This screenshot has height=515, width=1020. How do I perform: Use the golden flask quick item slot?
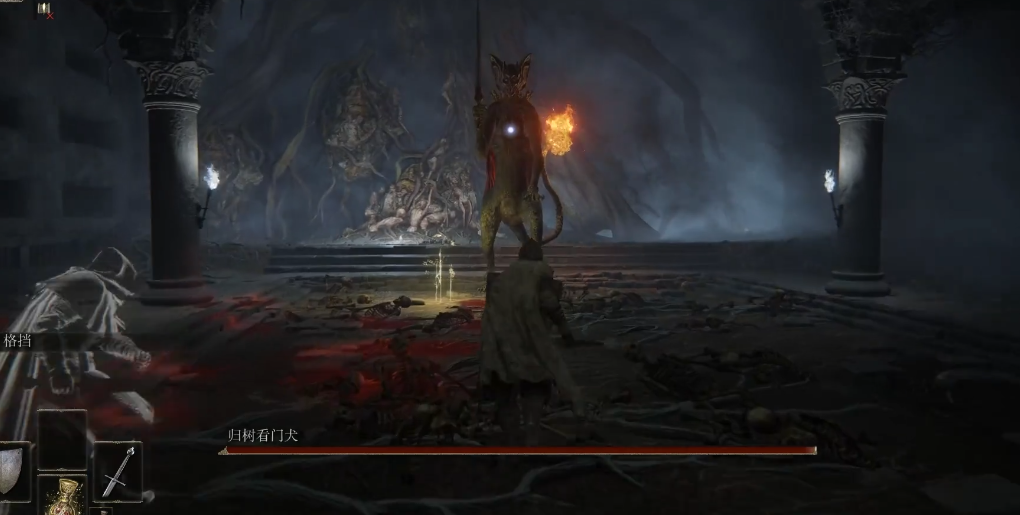point(62,497)
